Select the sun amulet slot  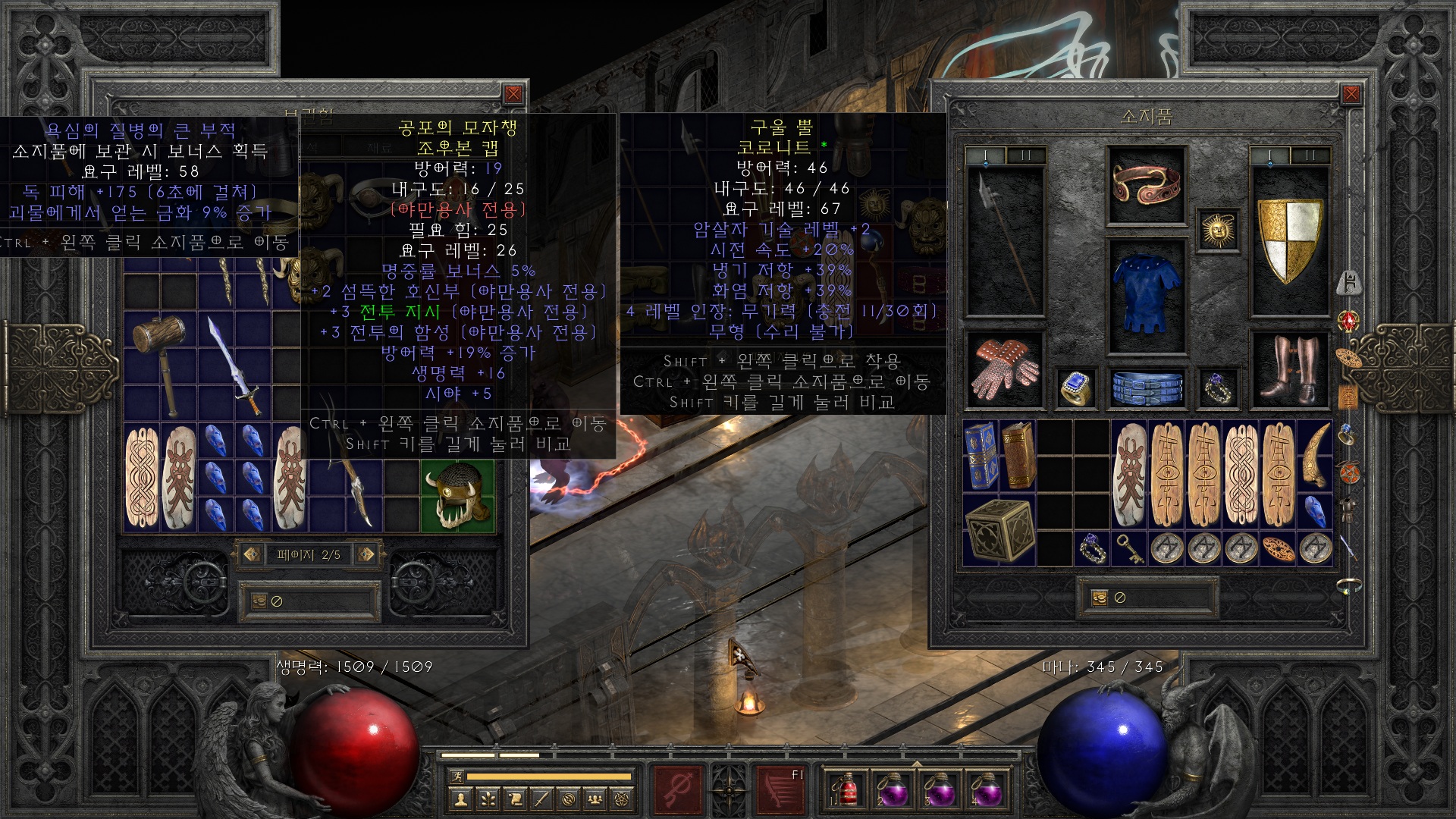pos(1218,229)
